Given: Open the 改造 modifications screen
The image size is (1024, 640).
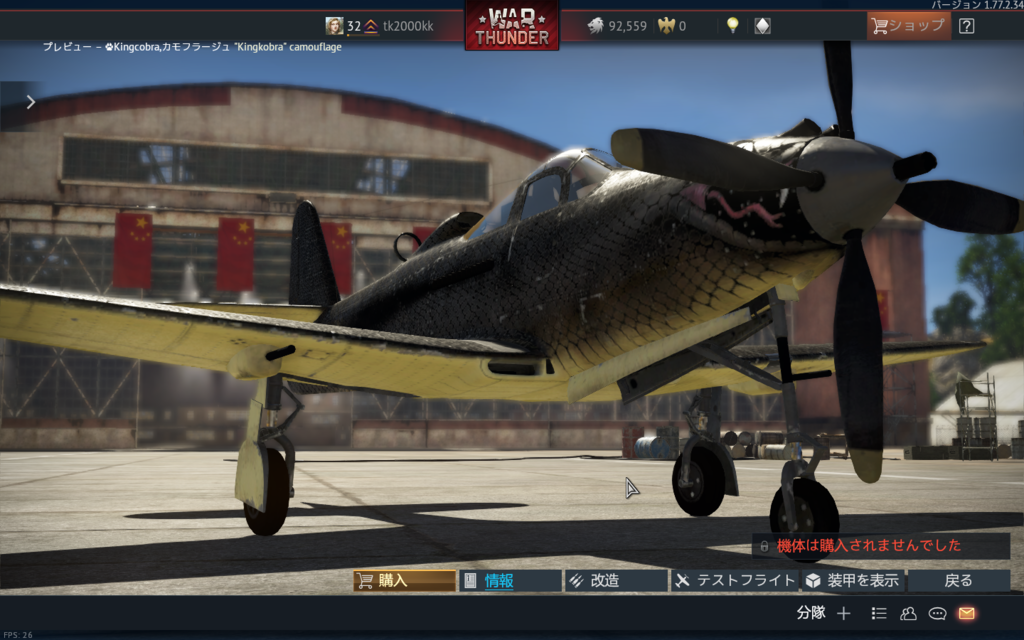Looking at the screenshot, I should pyautogui.click(x=616, y=581).
